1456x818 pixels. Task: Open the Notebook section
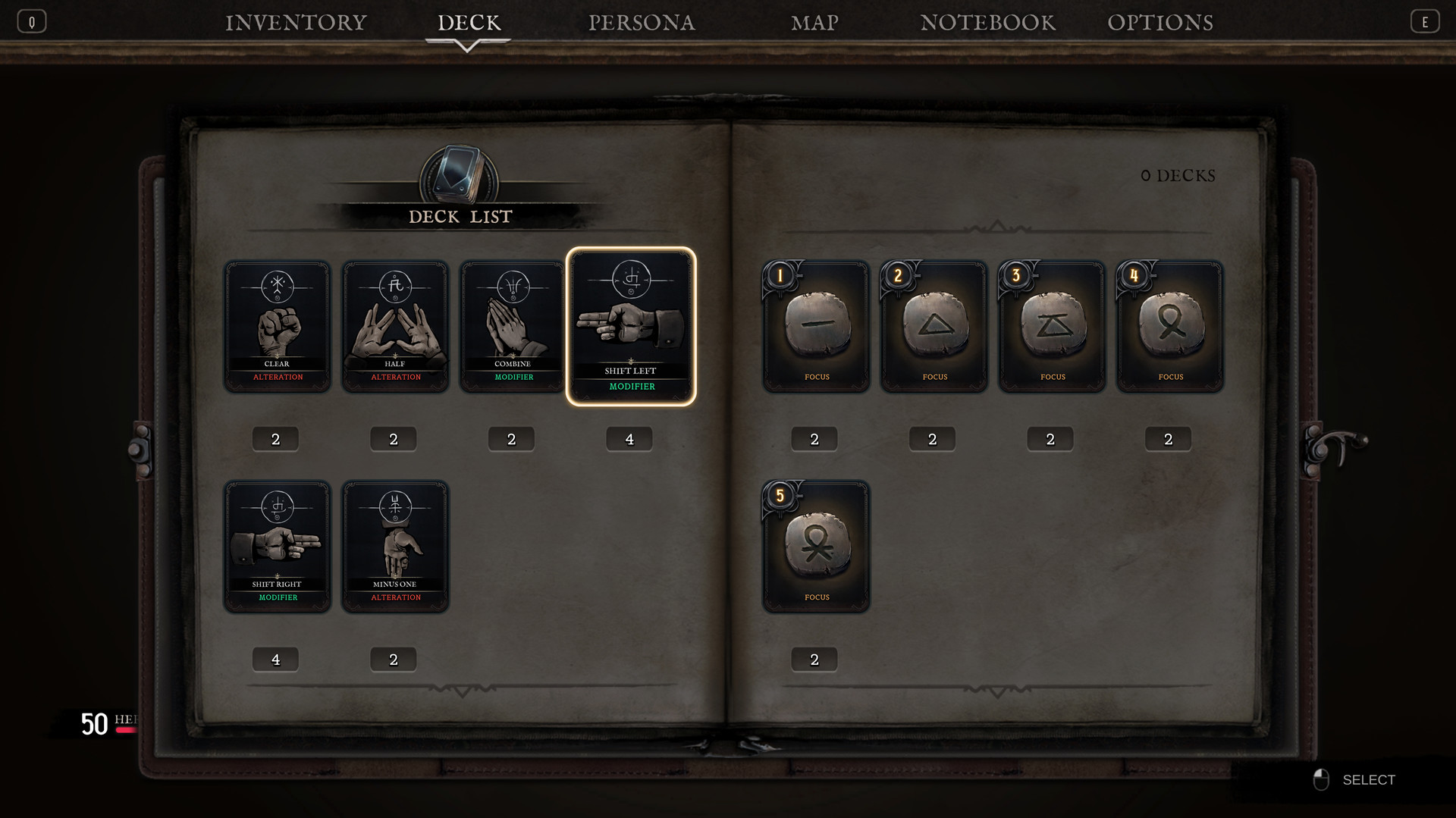987,21
